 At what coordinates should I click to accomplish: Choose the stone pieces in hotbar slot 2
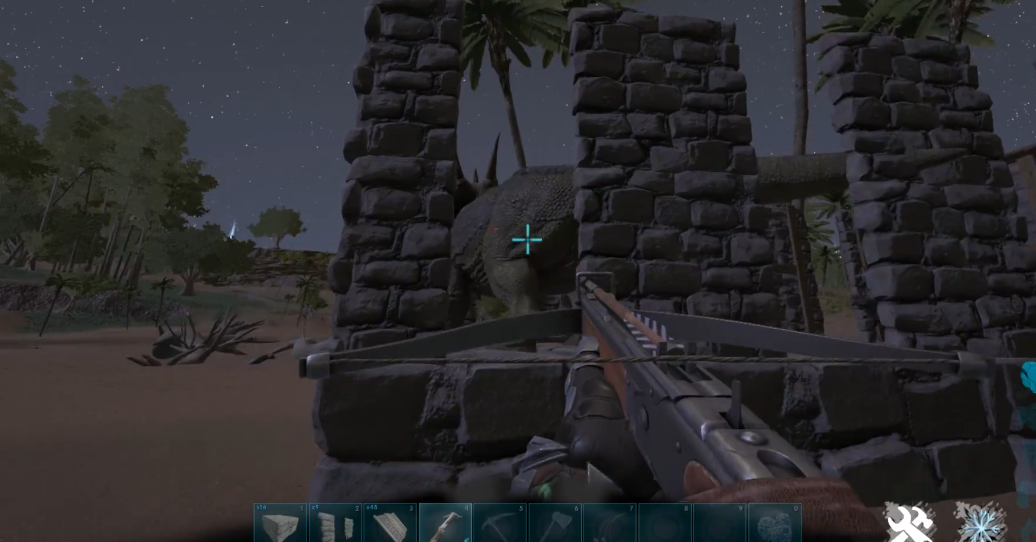(x=335, y=523)
